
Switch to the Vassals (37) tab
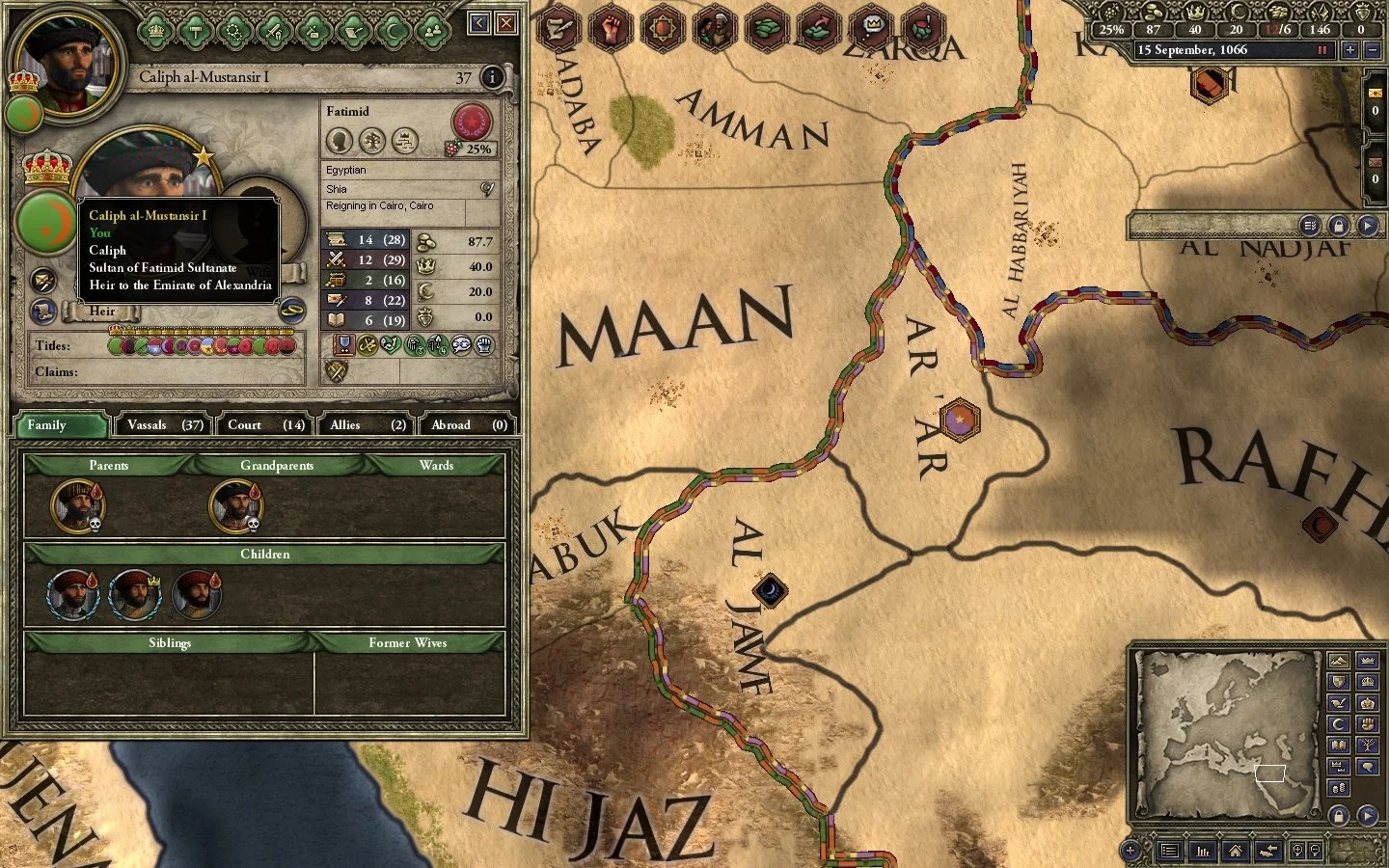pos(164,424)
